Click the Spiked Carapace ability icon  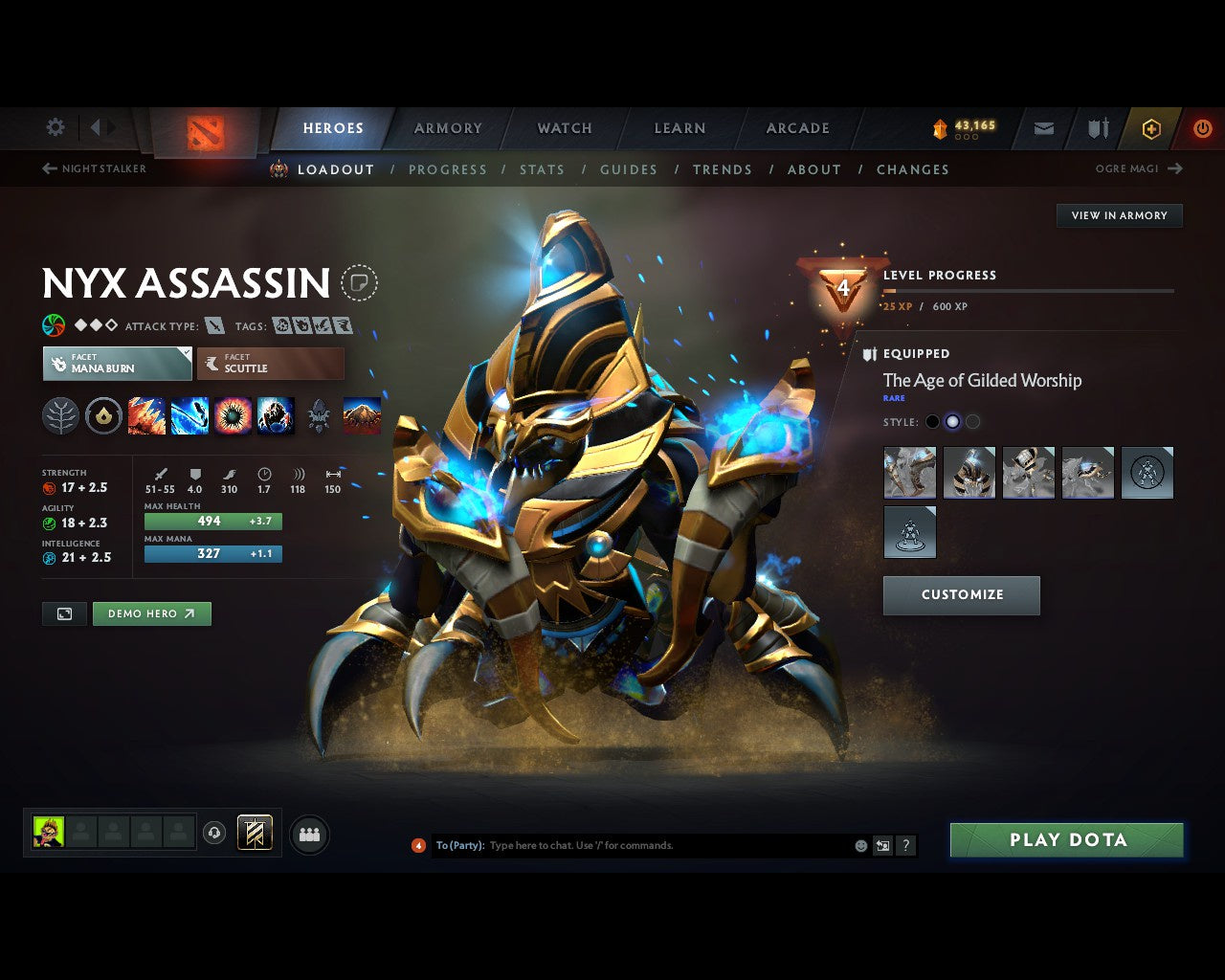coord(234,415)
